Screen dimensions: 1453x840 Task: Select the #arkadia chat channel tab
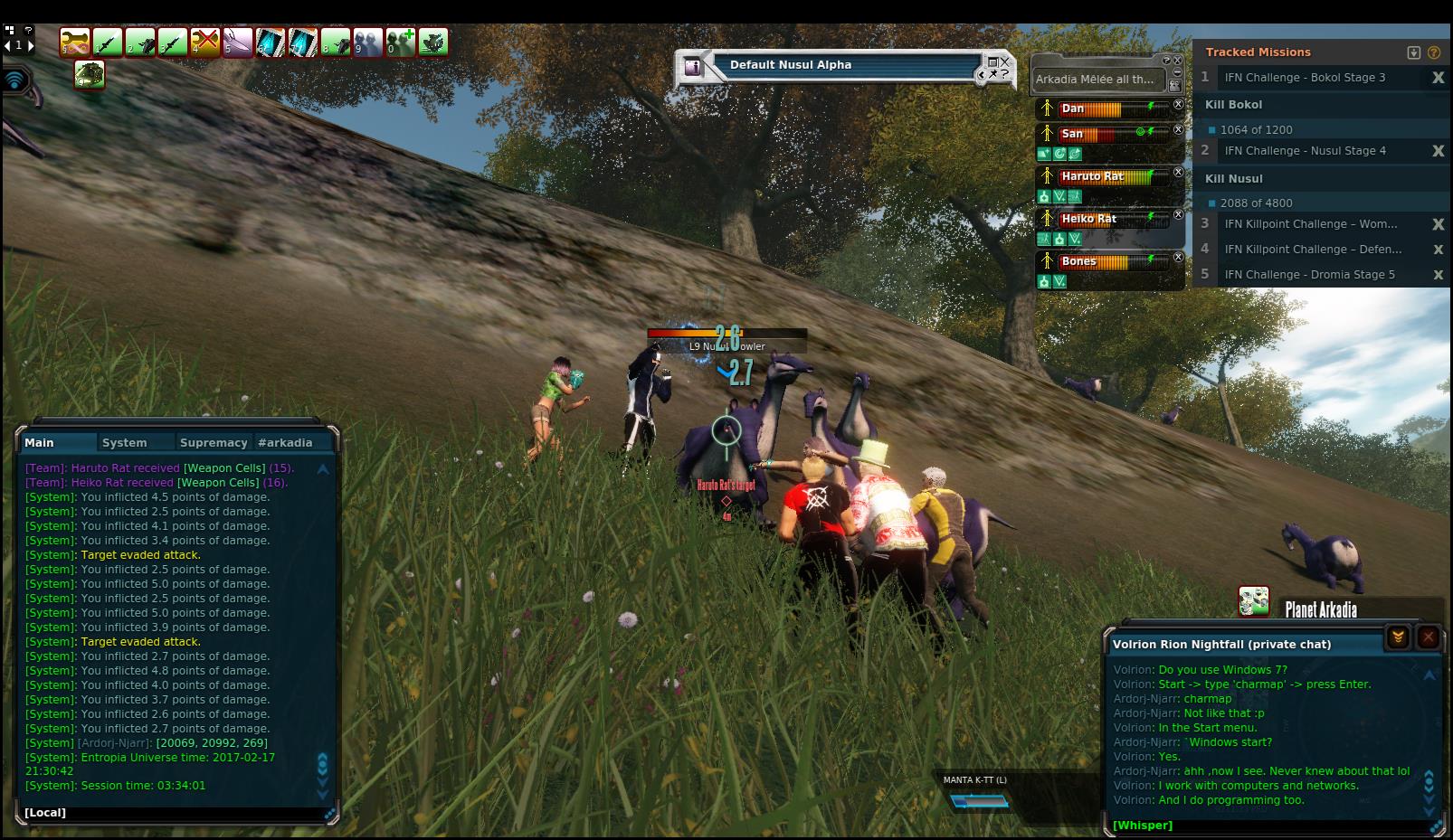[285, 442]
